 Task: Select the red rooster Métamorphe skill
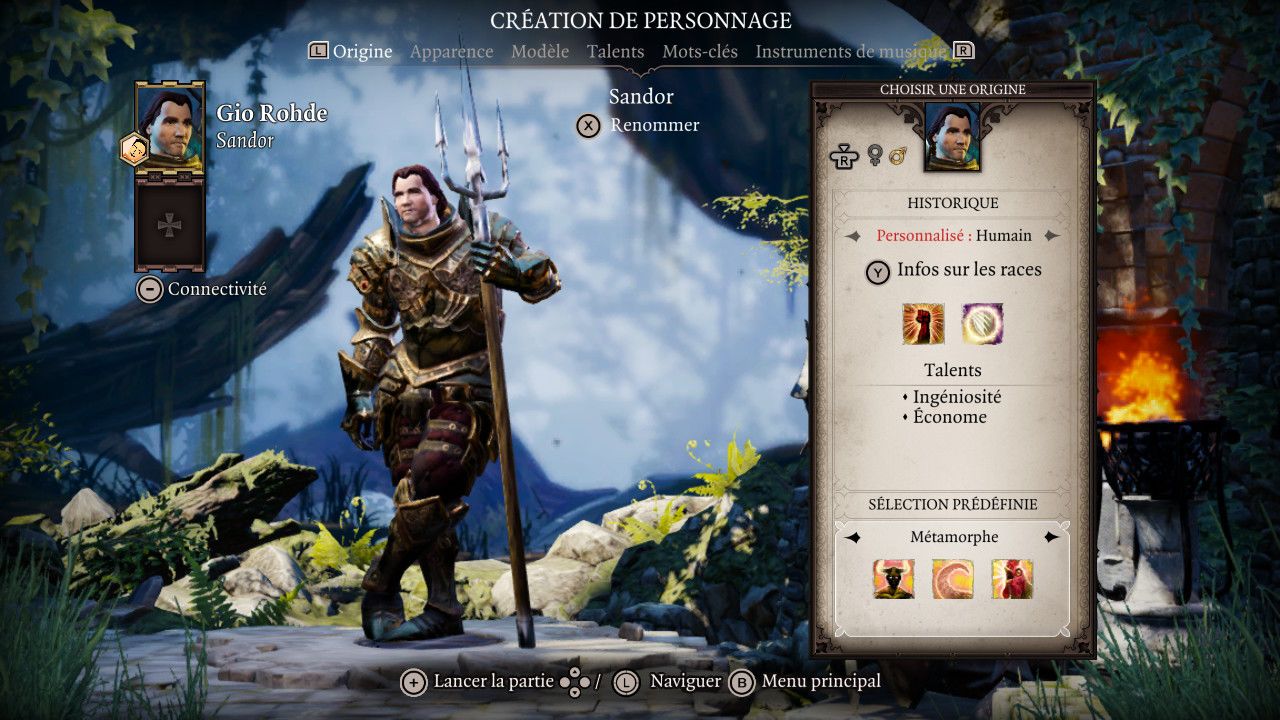(1012, 579)
